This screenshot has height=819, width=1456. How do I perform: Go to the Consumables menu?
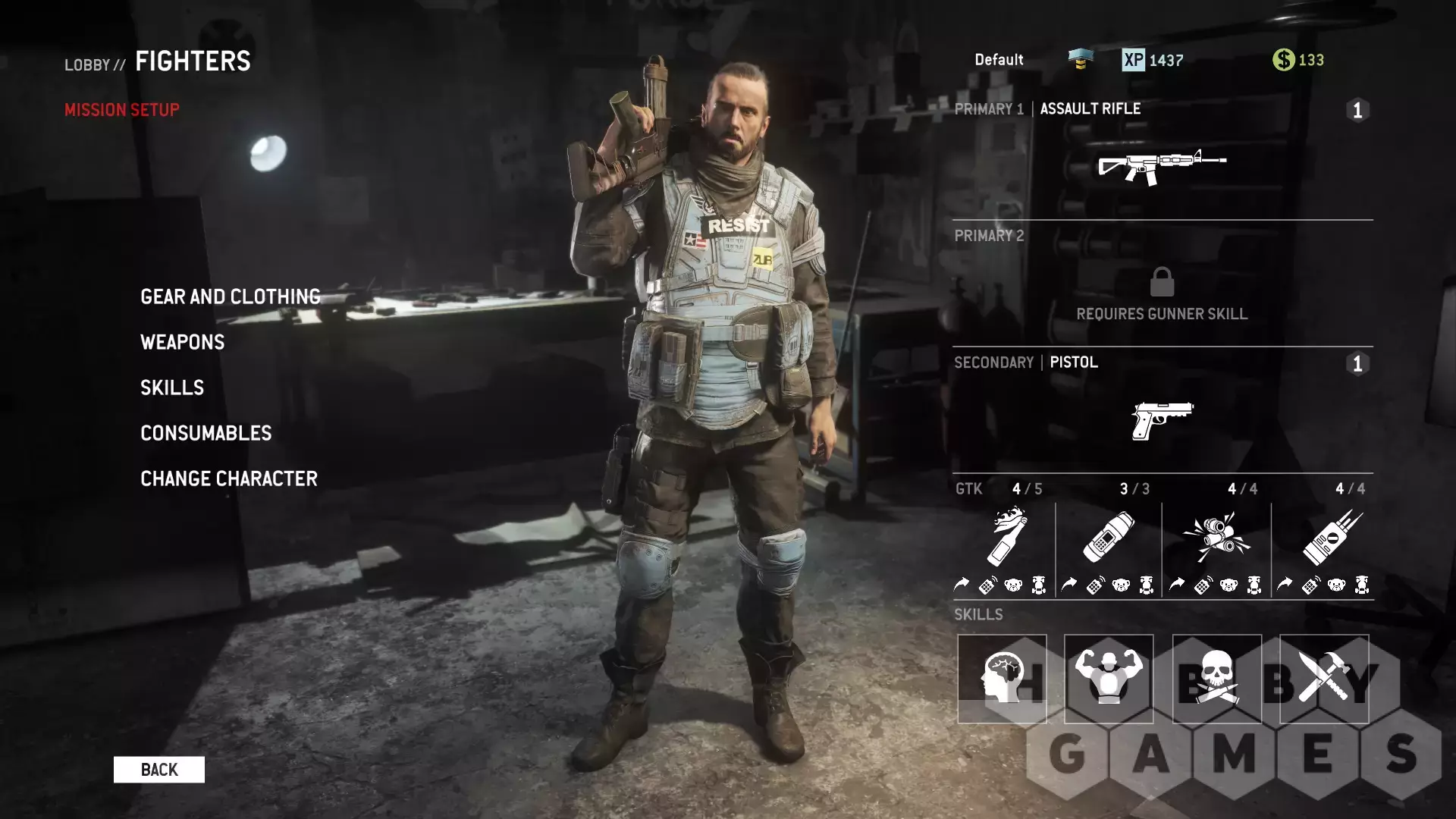click(x=206, y=433)
